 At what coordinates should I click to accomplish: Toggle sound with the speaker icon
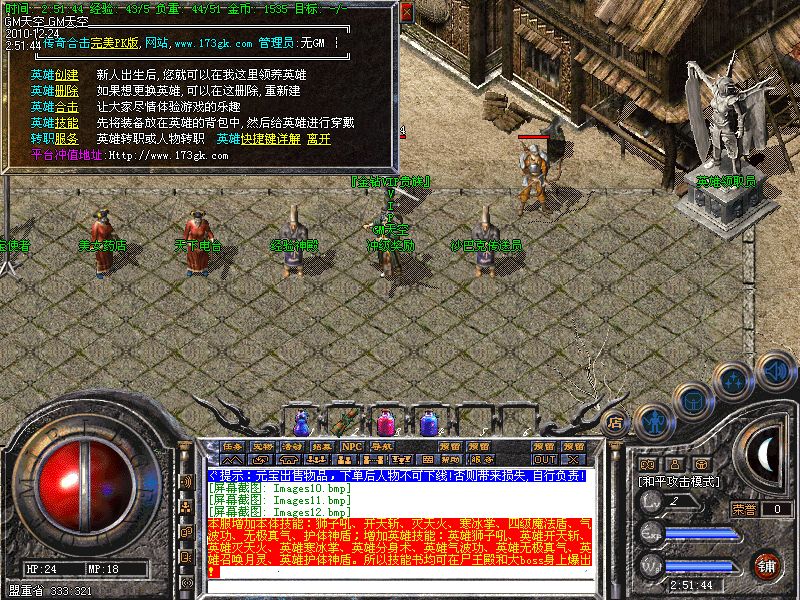pyautogui.click(x=774, y=370)
